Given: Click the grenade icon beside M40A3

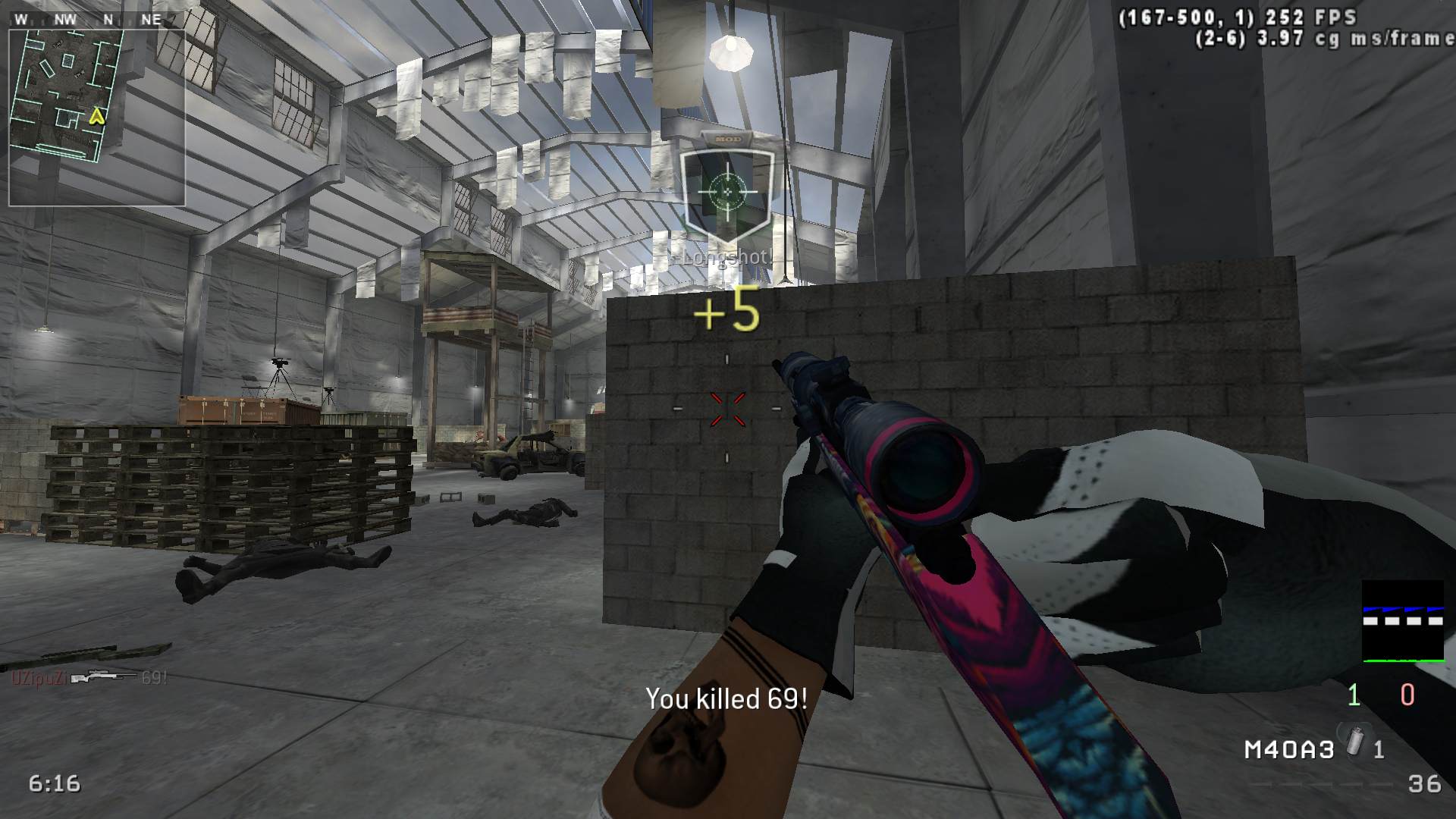Looking at the screenshot, I should point(1354,742).
